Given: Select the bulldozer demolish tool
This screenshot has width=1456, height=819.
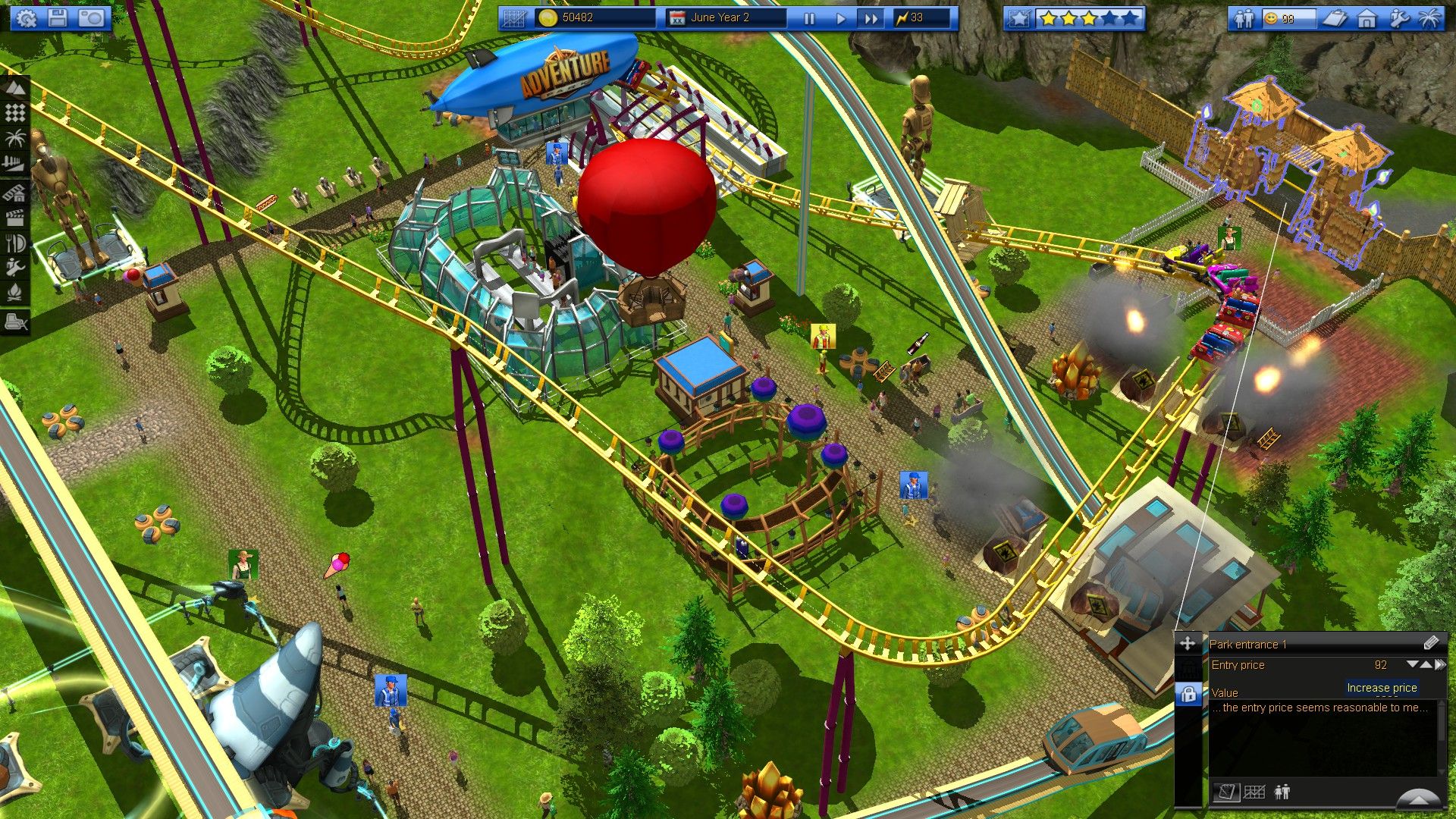Looking at the screenshot, I should [17, 322].
